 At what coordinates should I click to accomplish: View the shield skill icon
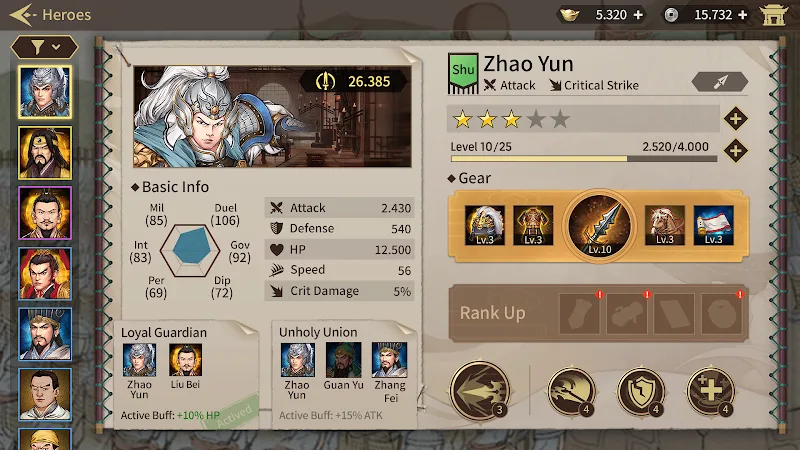[x=640, y=391]
